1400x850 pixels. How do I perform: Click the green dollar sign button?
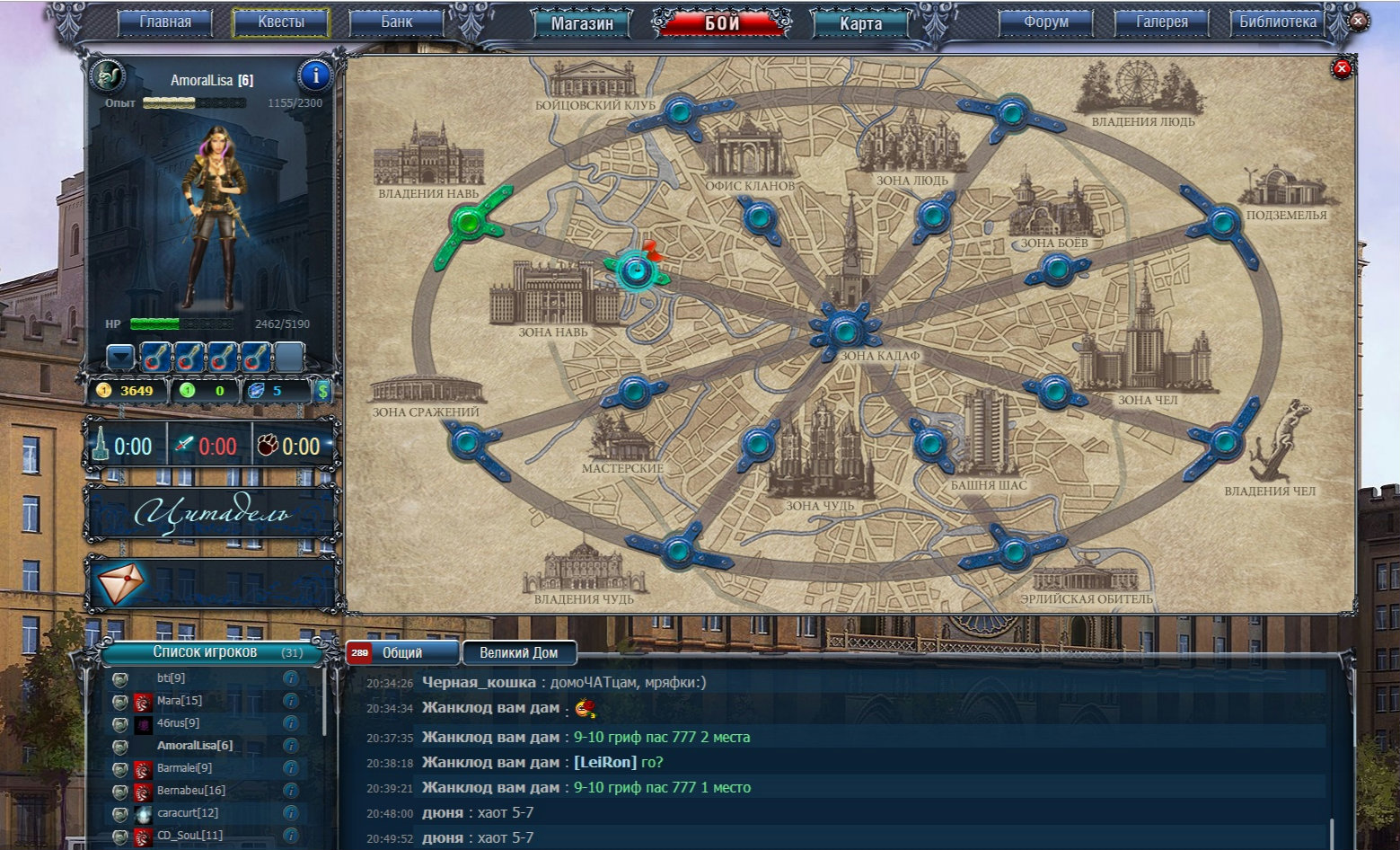323,391
